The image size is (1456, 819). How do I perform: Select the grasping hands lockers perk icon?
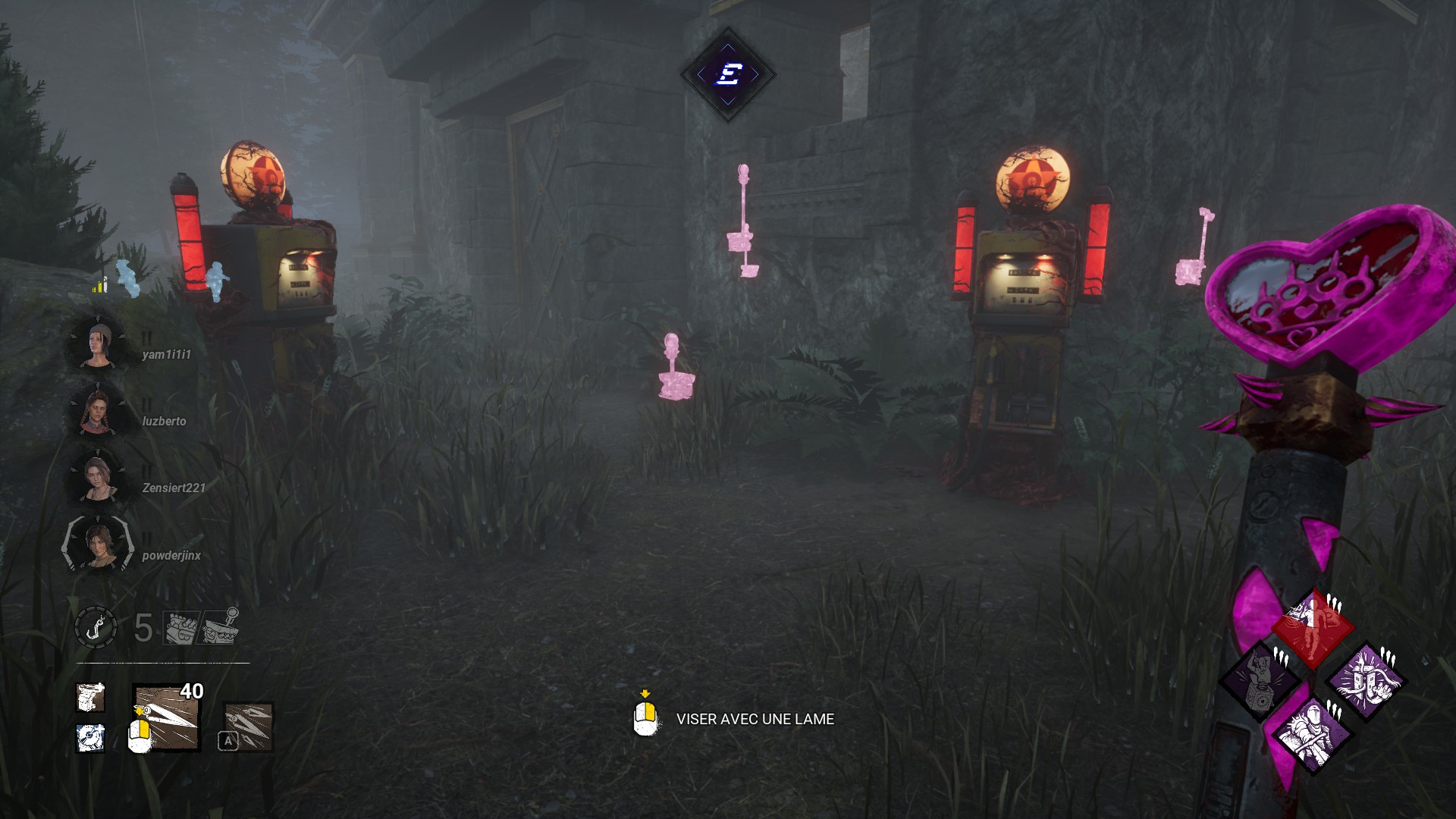(x=1366, y=681)
